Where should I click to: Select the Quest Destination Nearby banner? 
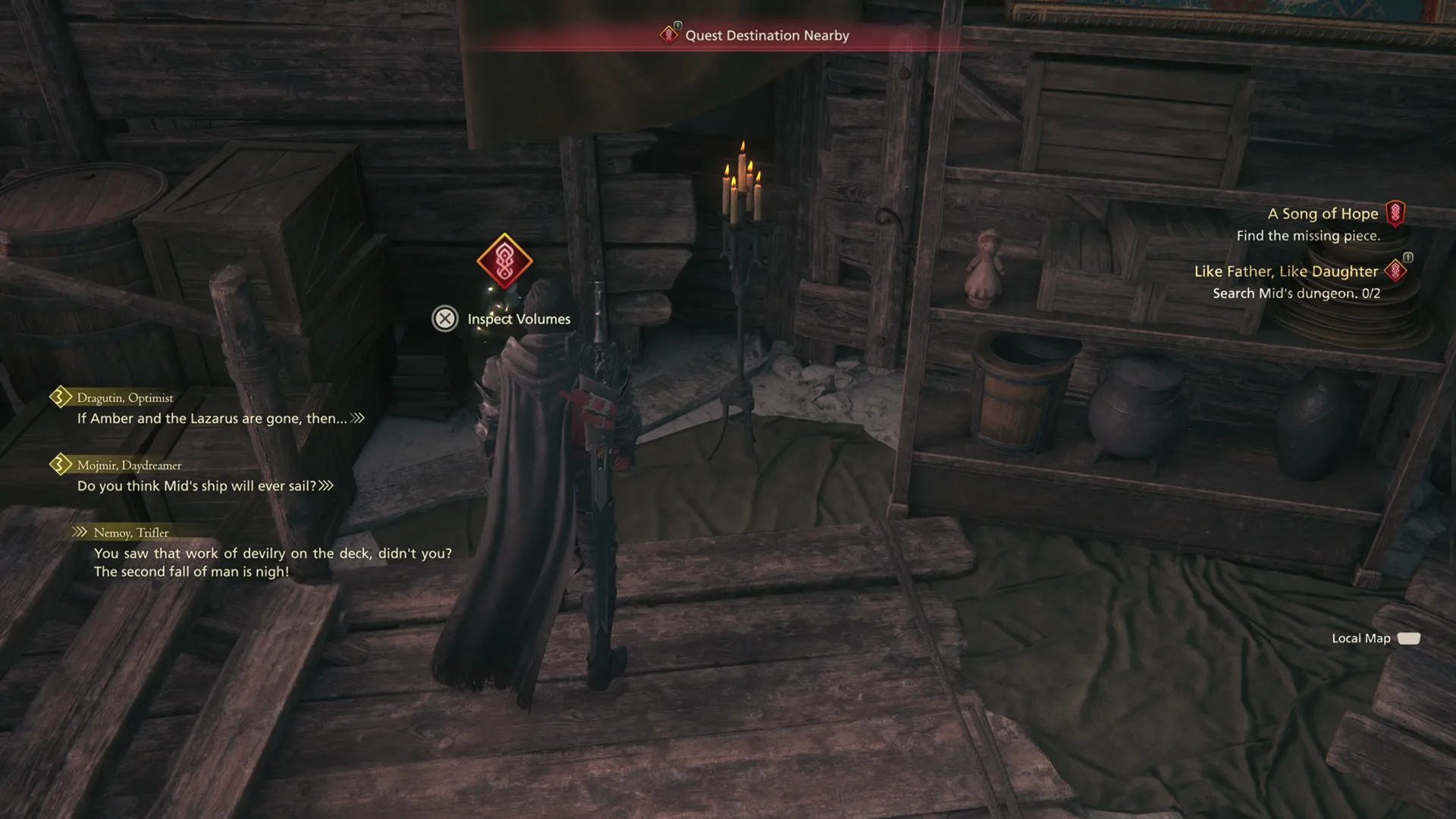click(766, 35)
